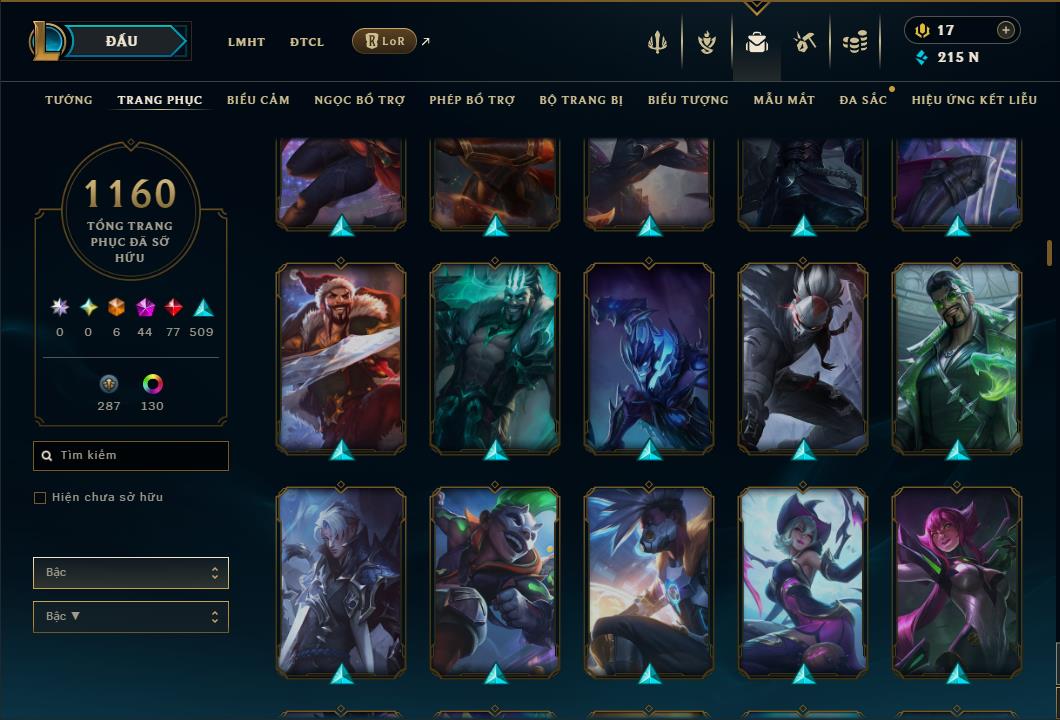The width and height of the screenshot is (1060, 720).
Task: Go to the PHÉP BỔ TRỢ tab
Action: [472, 100]
